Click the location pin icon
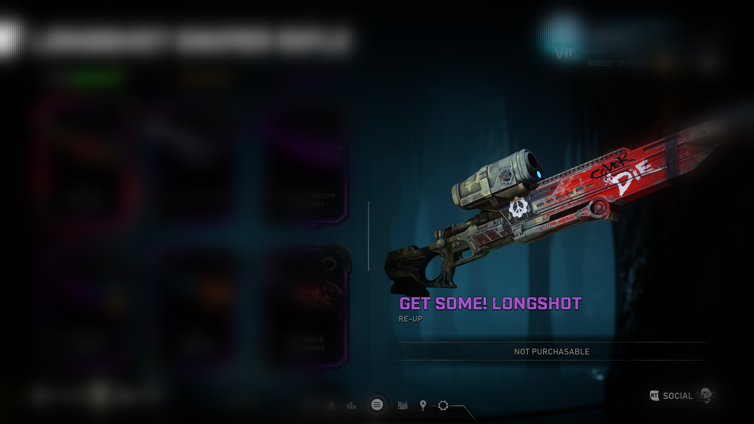 point(423,406)
